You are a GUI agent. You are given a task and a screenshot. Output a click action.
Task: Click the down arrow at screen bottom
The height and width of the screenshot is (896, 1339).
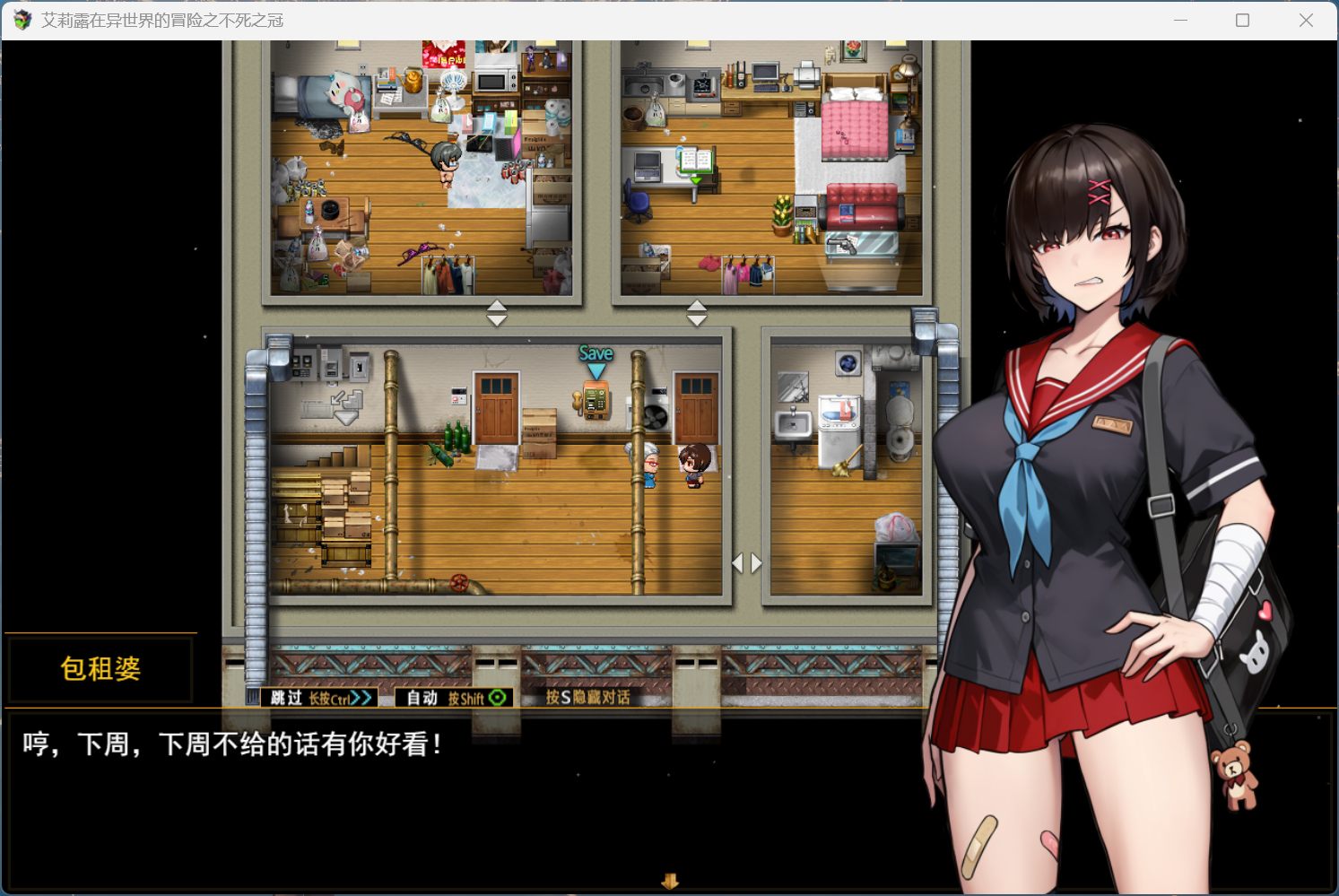coord(670,882)
